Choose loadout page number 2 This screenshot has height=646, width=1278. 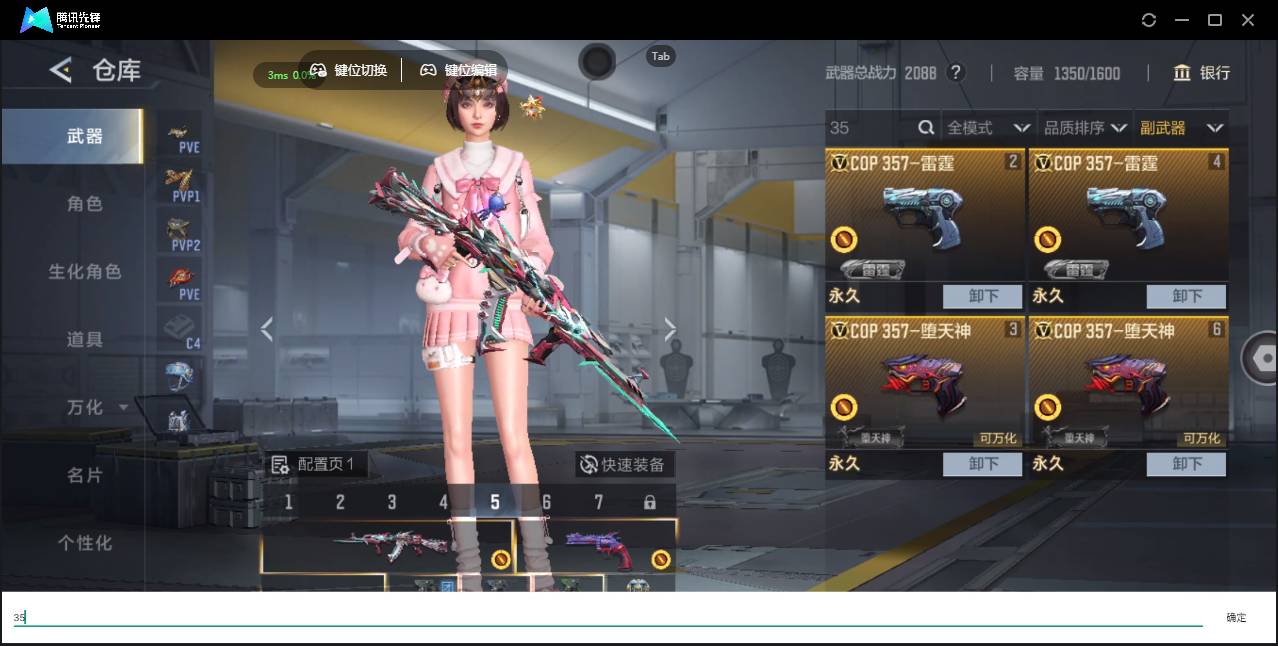coord(340,502)
